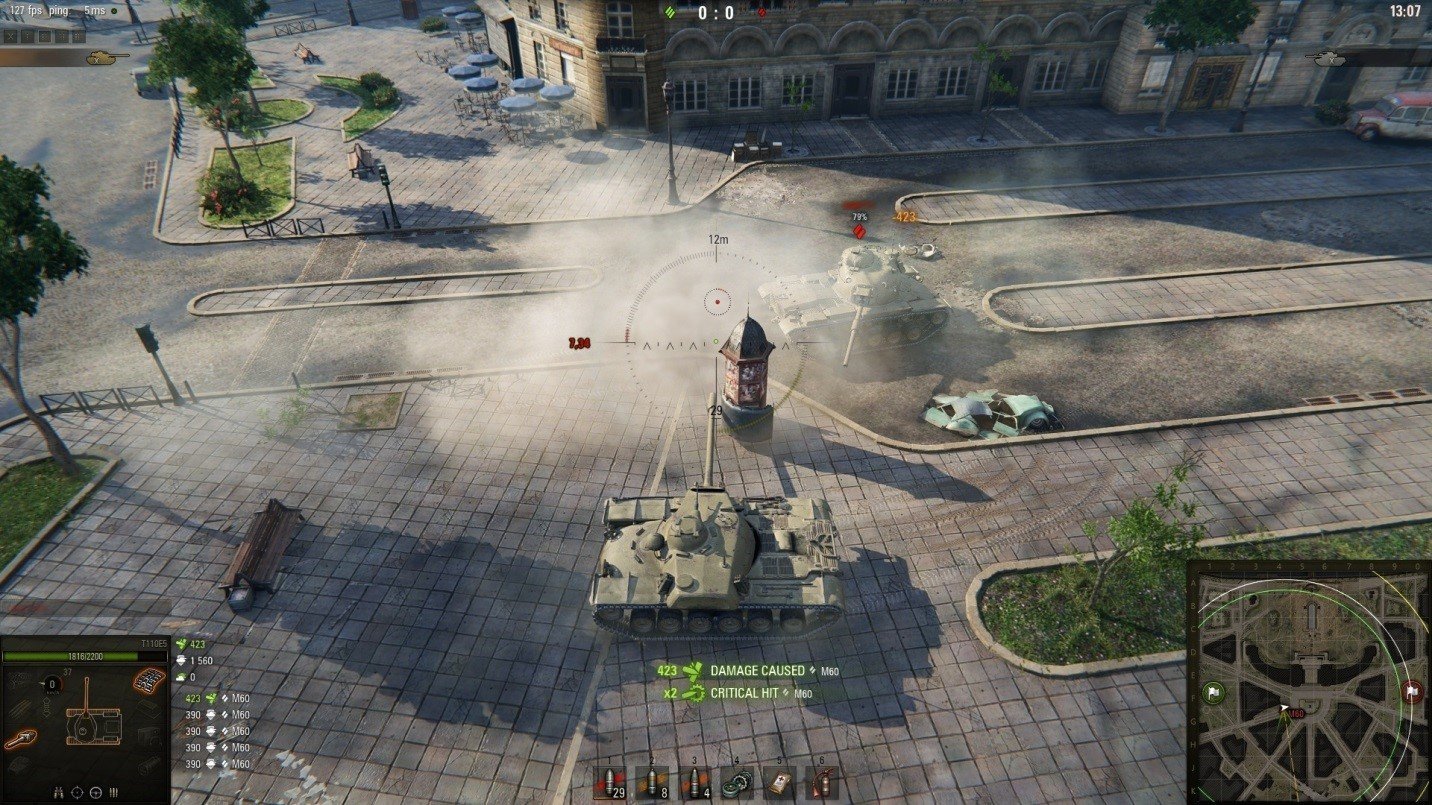The width and height of the screenshot is (1432, 805).
Task: Select the shell slot holding 29 rounds
Action: (609, 782)
